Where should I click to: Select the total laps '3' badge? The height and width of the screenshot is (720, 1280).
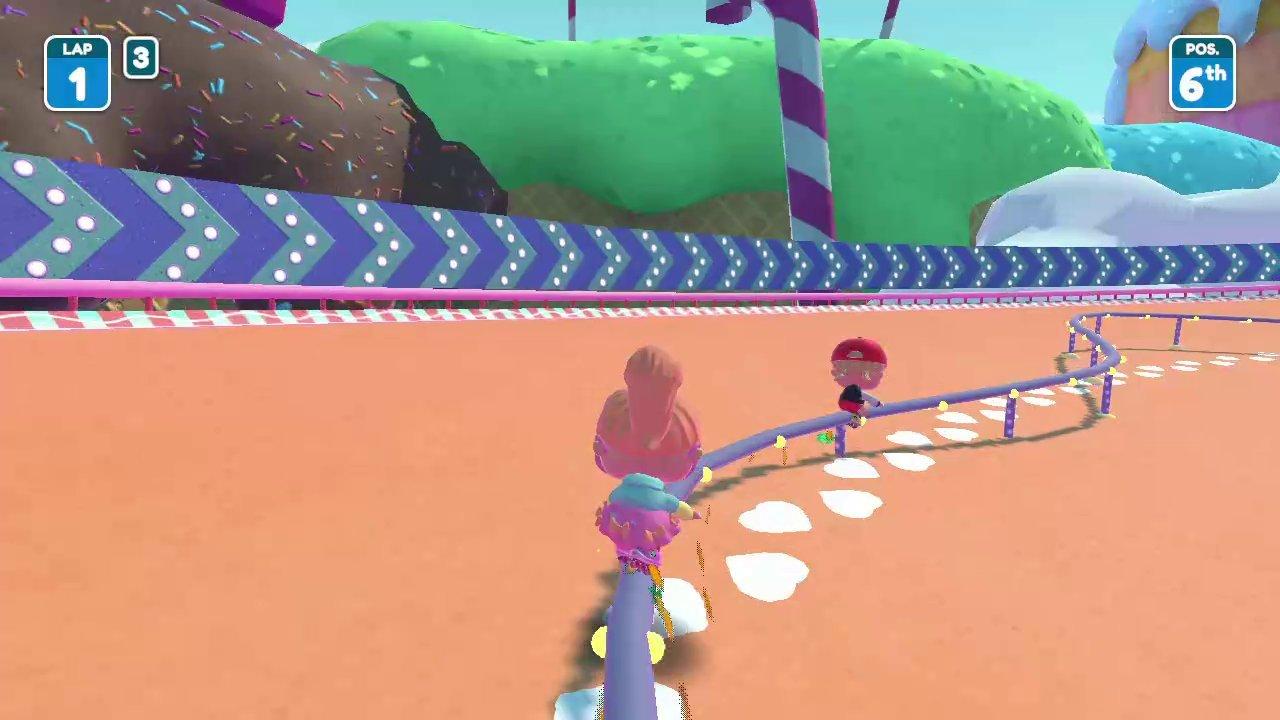point(140,58)
